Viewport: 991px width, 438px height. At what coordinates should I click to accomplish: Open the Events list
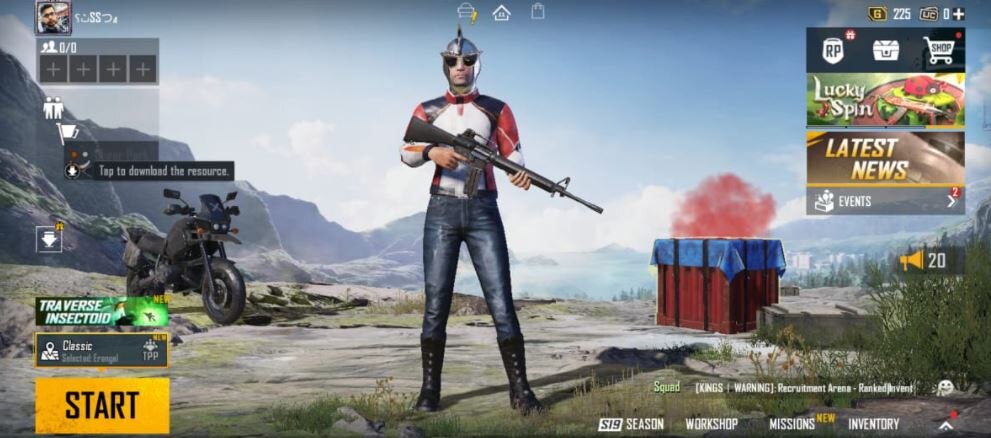[885, 201]
